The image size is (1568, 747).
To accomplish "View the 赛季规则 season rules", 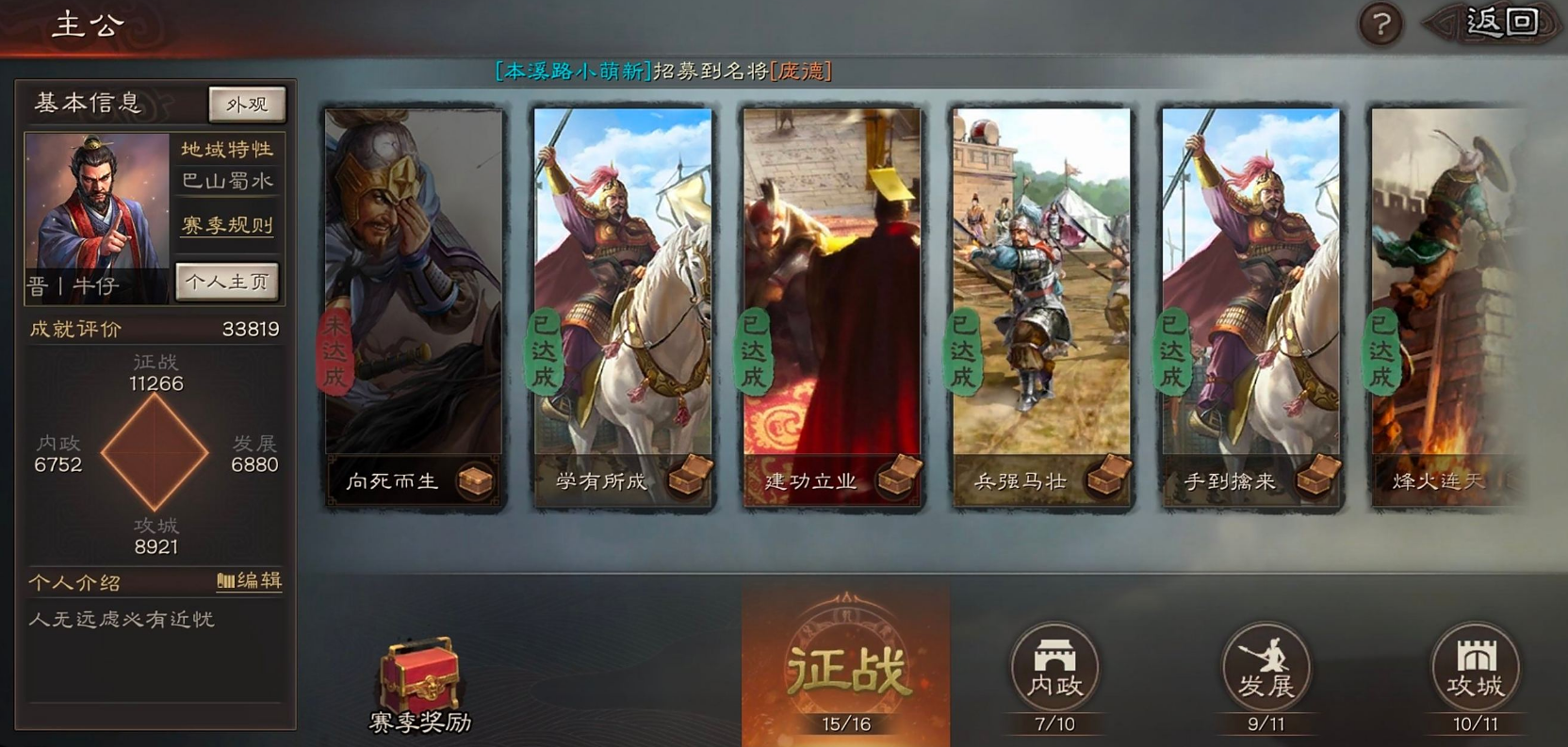I will tap(226, 226).
